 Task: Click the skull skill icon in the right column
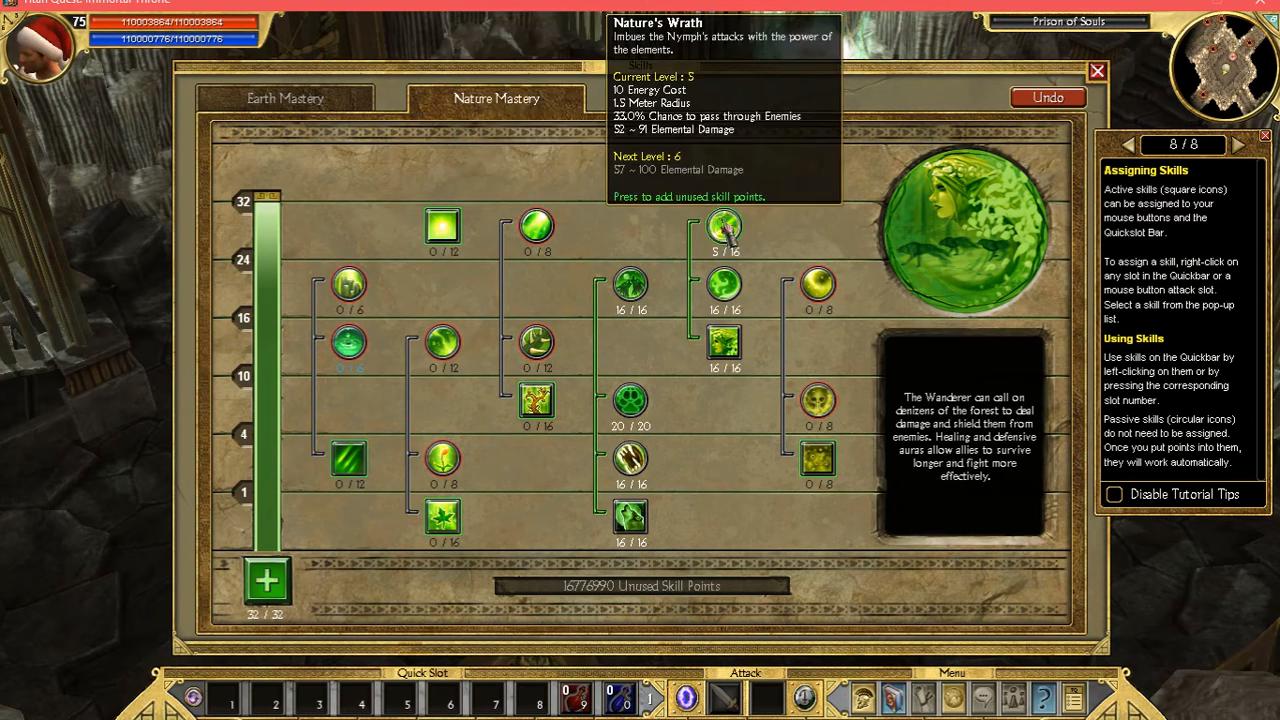[818, 400]
